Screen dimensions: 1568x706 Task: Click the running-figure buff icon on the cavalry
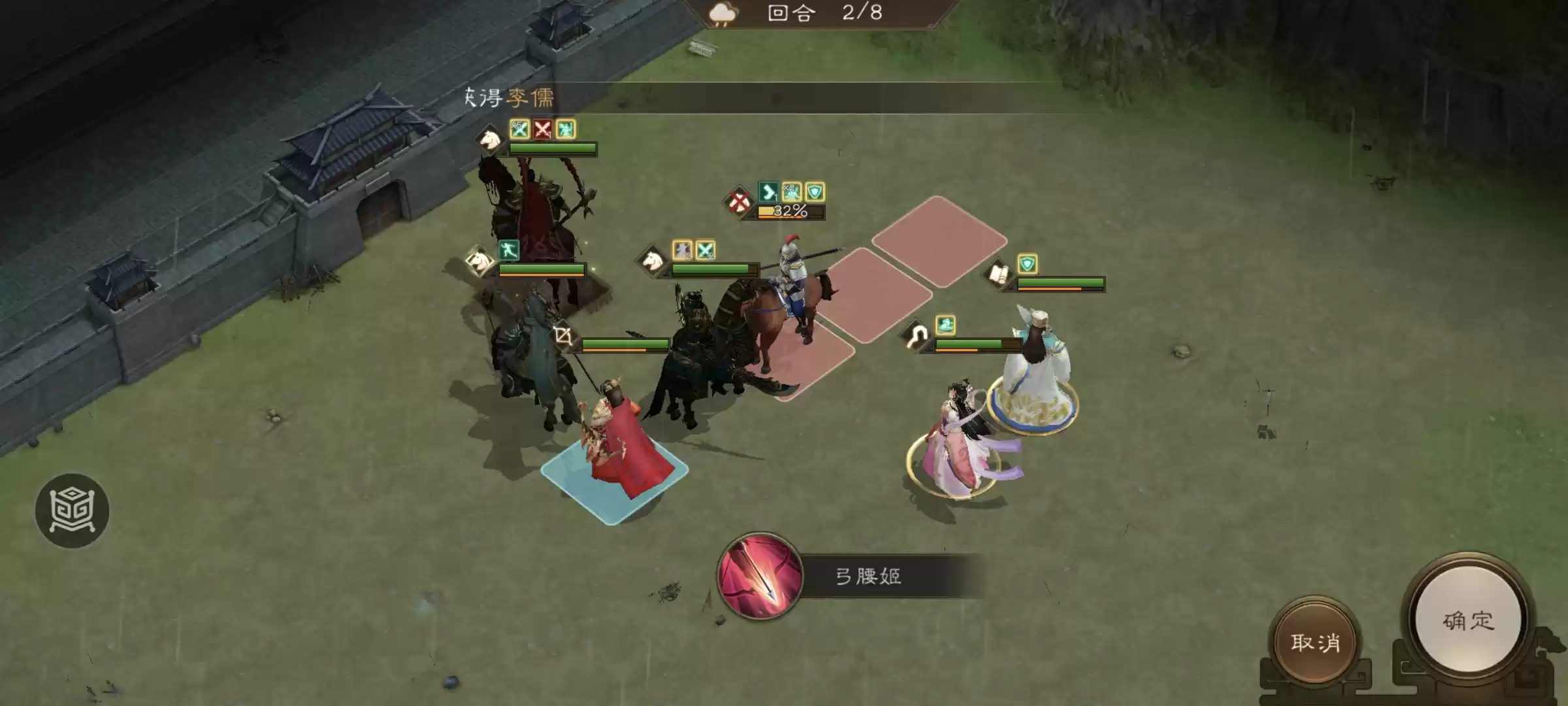click(509, 251)
